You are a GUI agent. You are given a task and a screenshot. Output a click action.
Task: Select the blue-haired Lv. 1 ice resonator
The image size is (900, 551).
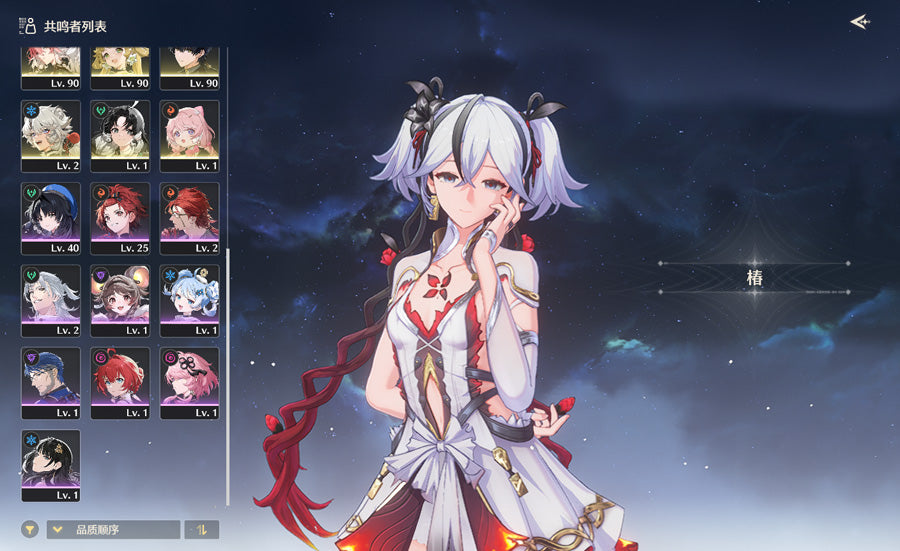(x=190, y=301)
